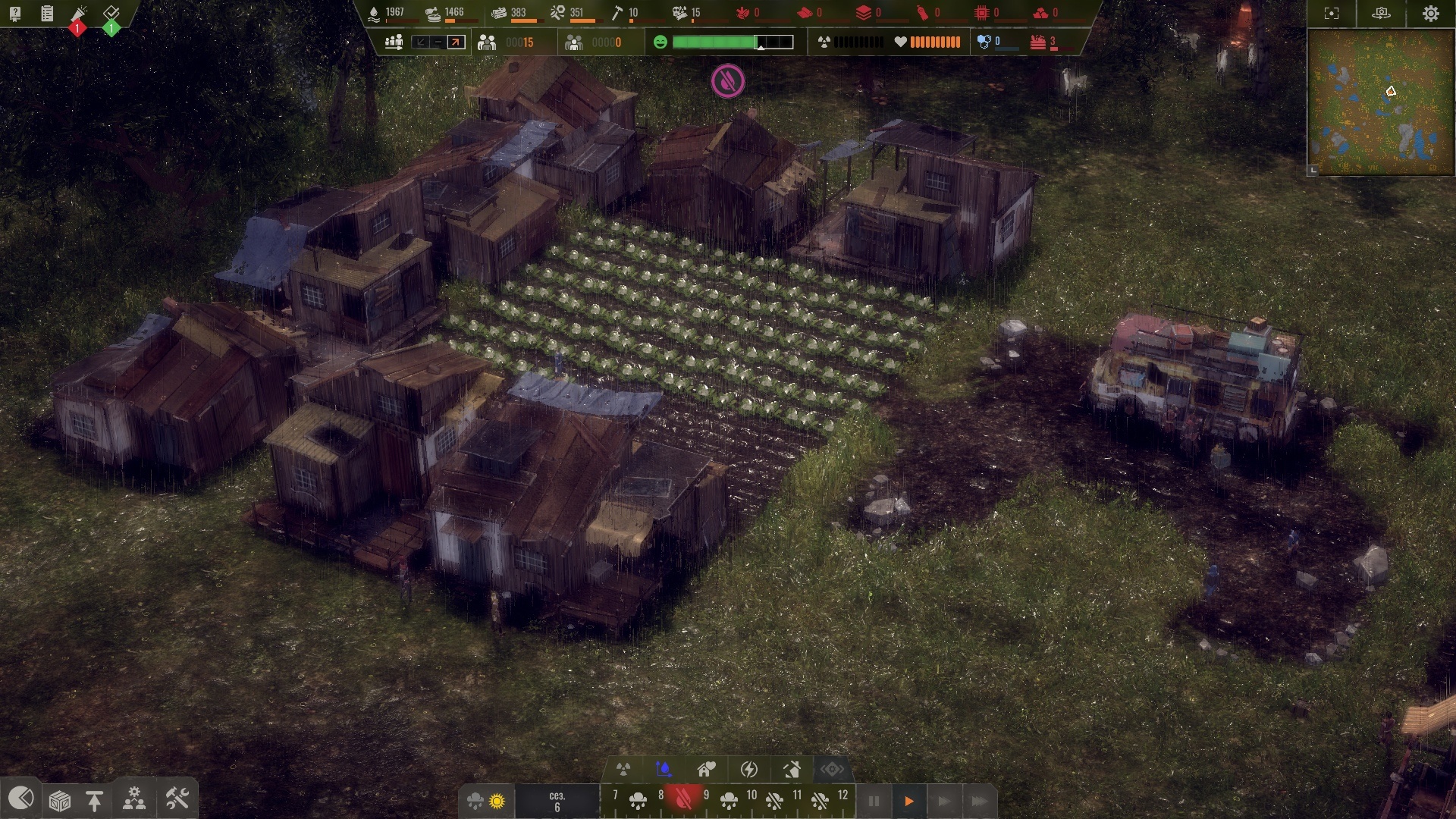Set game to double fast-forward speed
The height and width of the screenshot is (819, 1456).
(943, 802)
